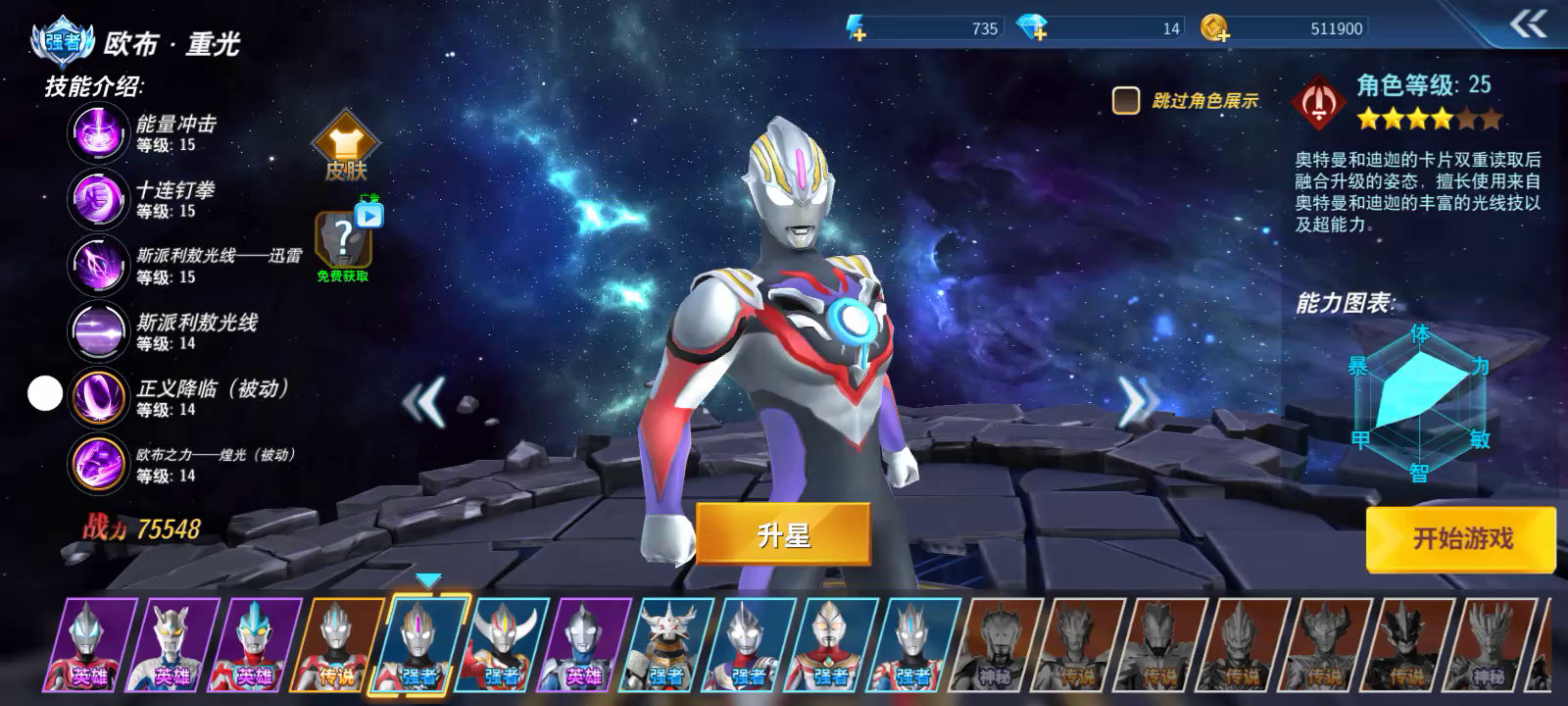
Task: Open the 皮肤 skin menu
Action: [x=345, y=147]
